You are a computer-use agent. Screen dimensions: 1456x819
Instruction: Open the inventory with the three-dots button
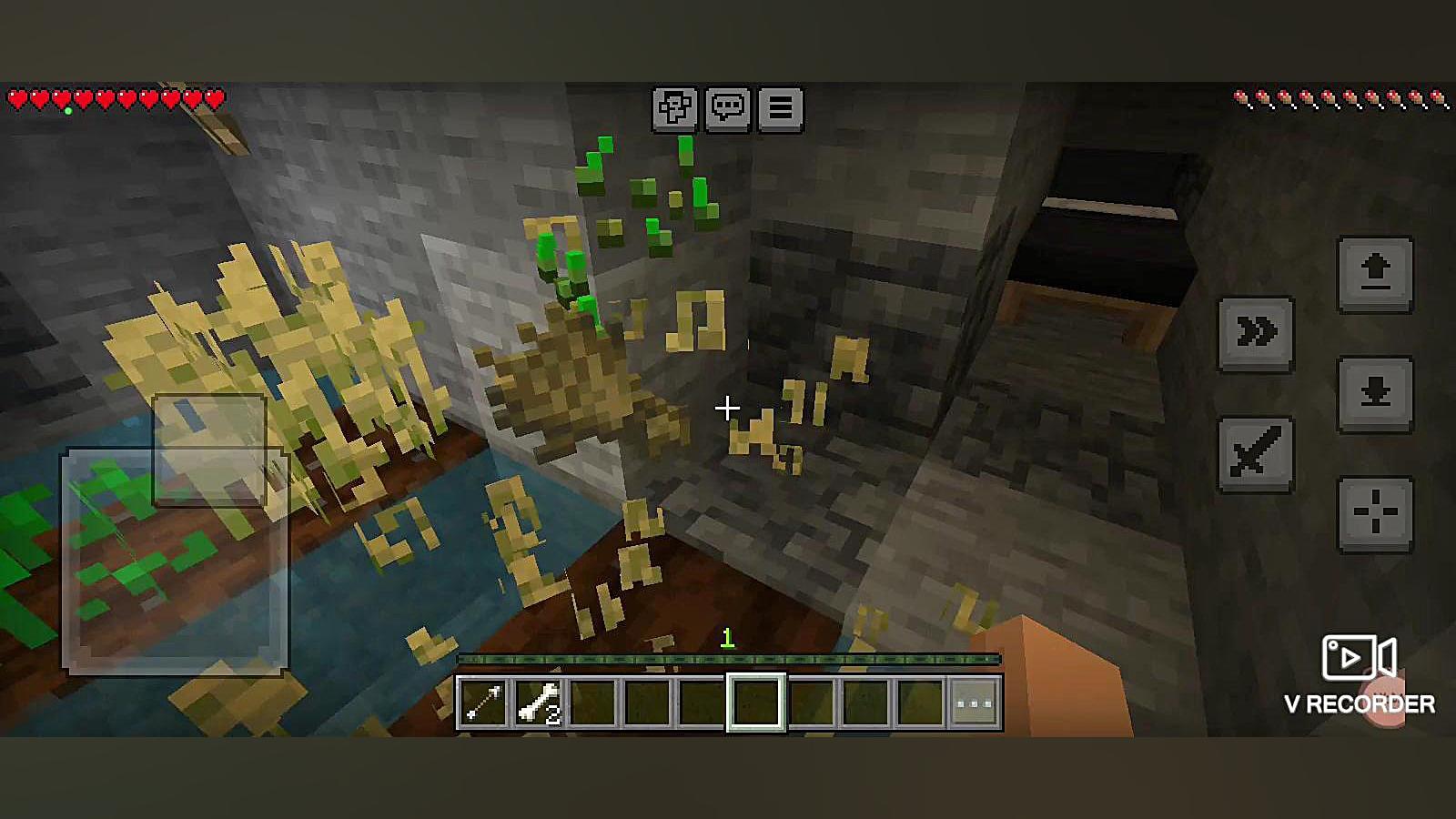pos(974,703)
